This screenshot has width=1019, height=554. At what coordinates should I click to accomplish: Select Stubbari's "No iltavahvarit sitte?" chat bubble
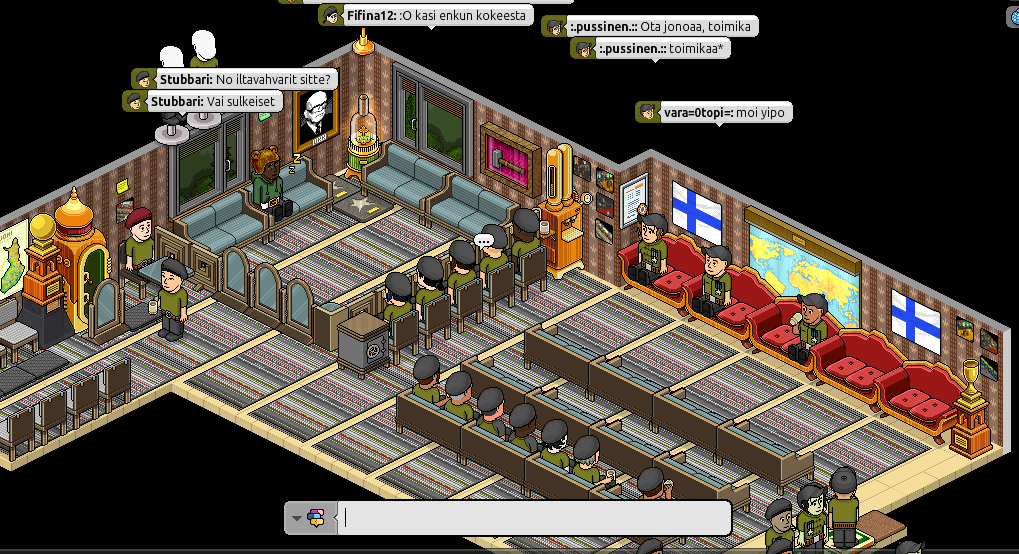235,79
